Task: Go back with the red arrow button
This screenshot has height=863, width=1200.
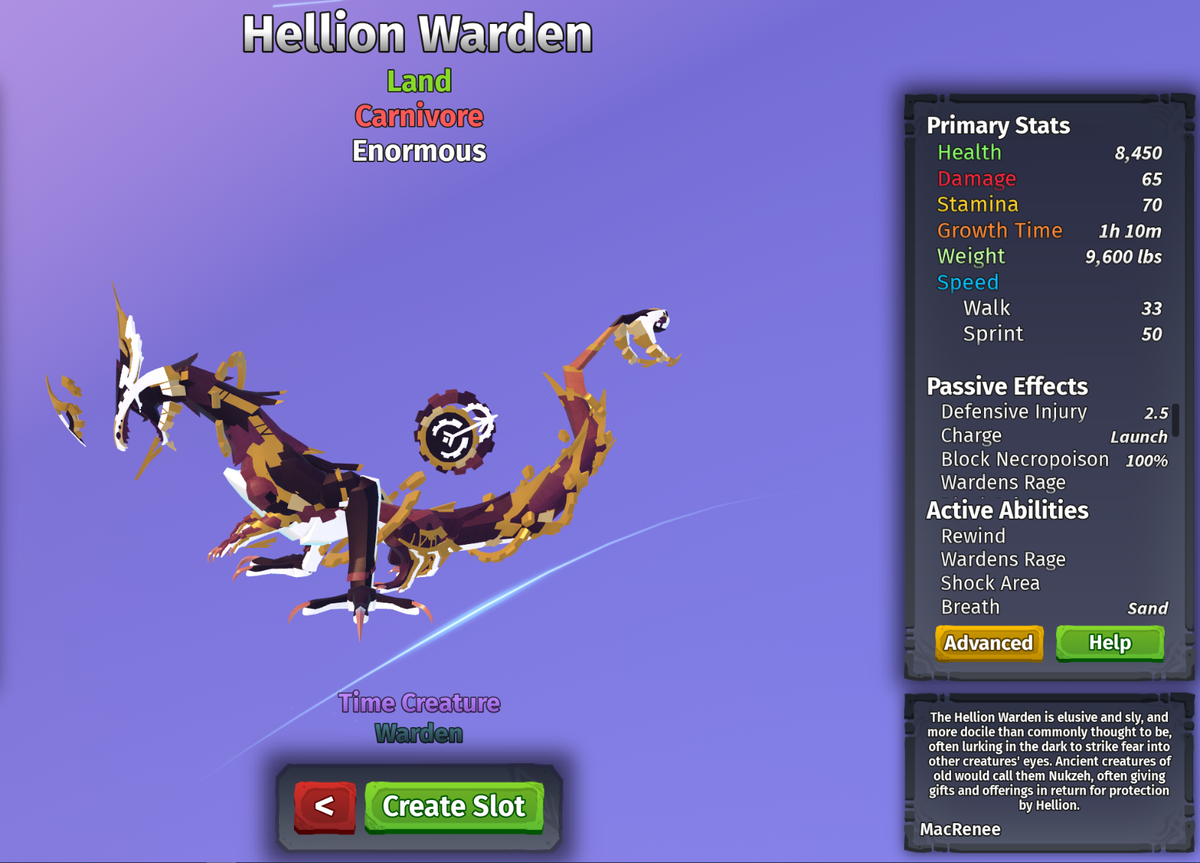Action: click(324, 806)
